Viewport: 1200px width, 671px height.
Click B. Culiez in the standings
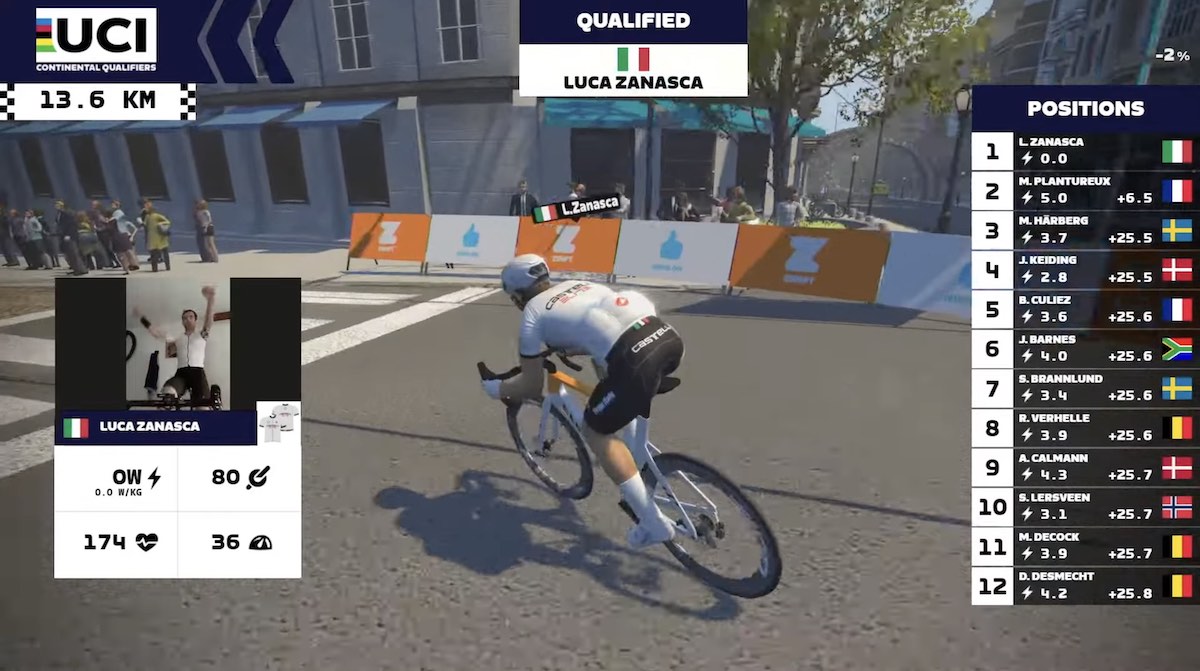[1084, 309]
